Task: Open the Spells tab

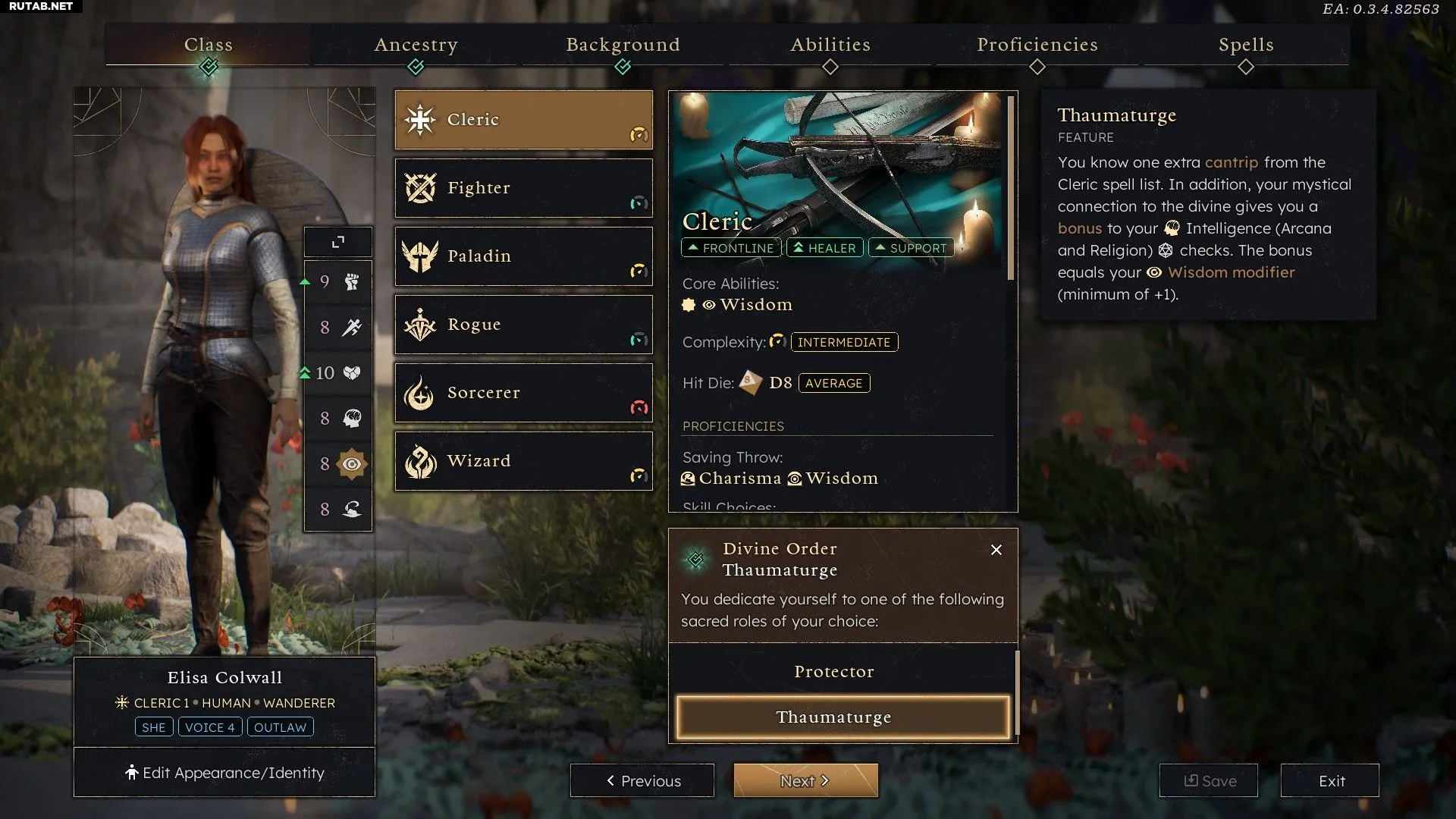Action: pyautogui.click(x=1246, y=45)
